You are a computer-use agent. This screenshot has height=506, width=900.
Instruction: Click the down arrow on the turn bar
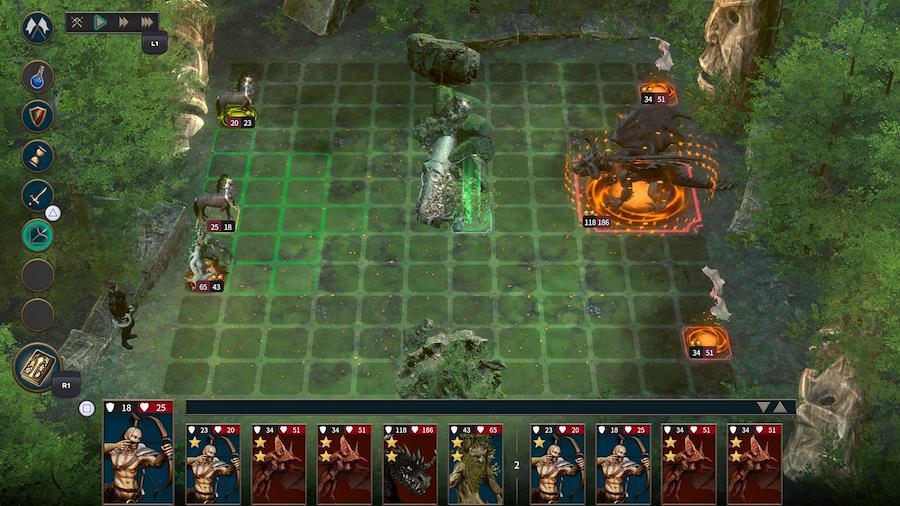(763, 407)
